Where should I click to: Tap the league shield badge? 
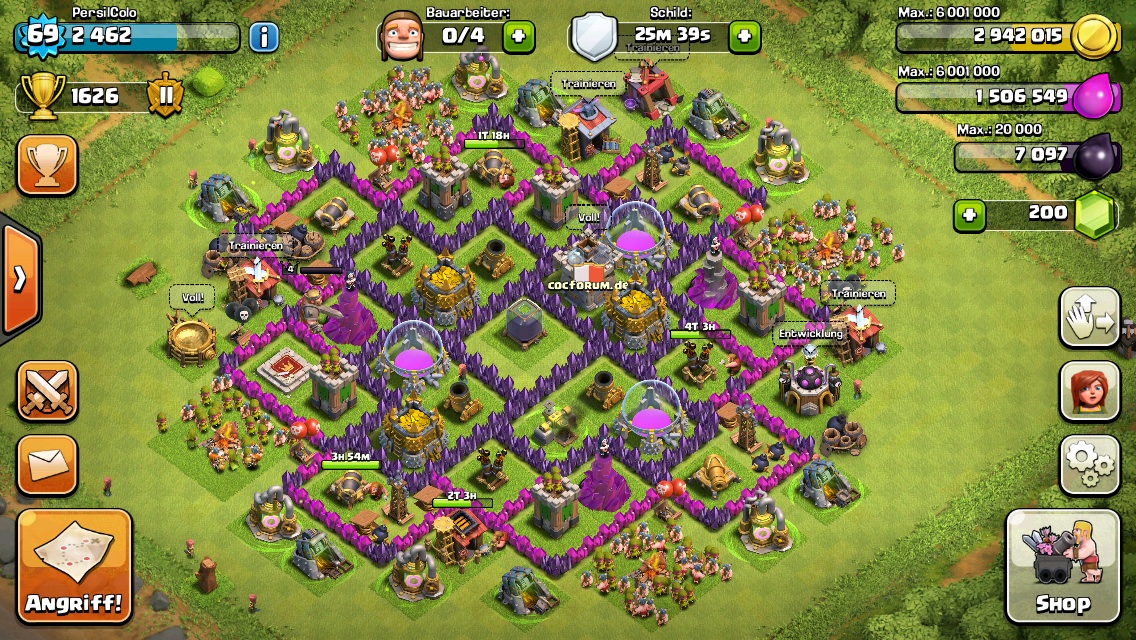165,96
